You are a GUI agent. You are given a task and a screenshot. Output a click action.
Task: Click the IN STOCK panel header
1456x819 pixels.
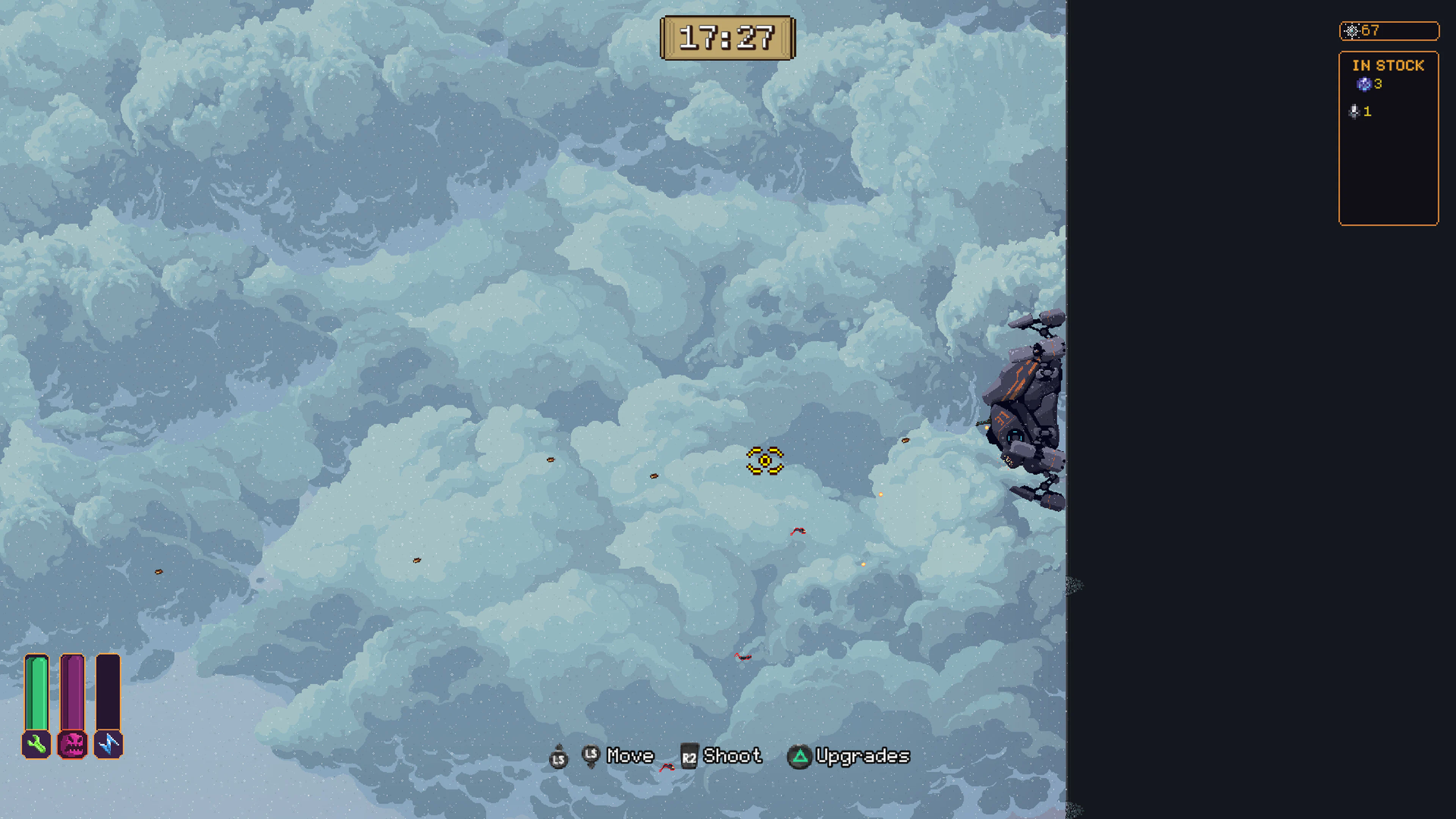(1389, 66)
